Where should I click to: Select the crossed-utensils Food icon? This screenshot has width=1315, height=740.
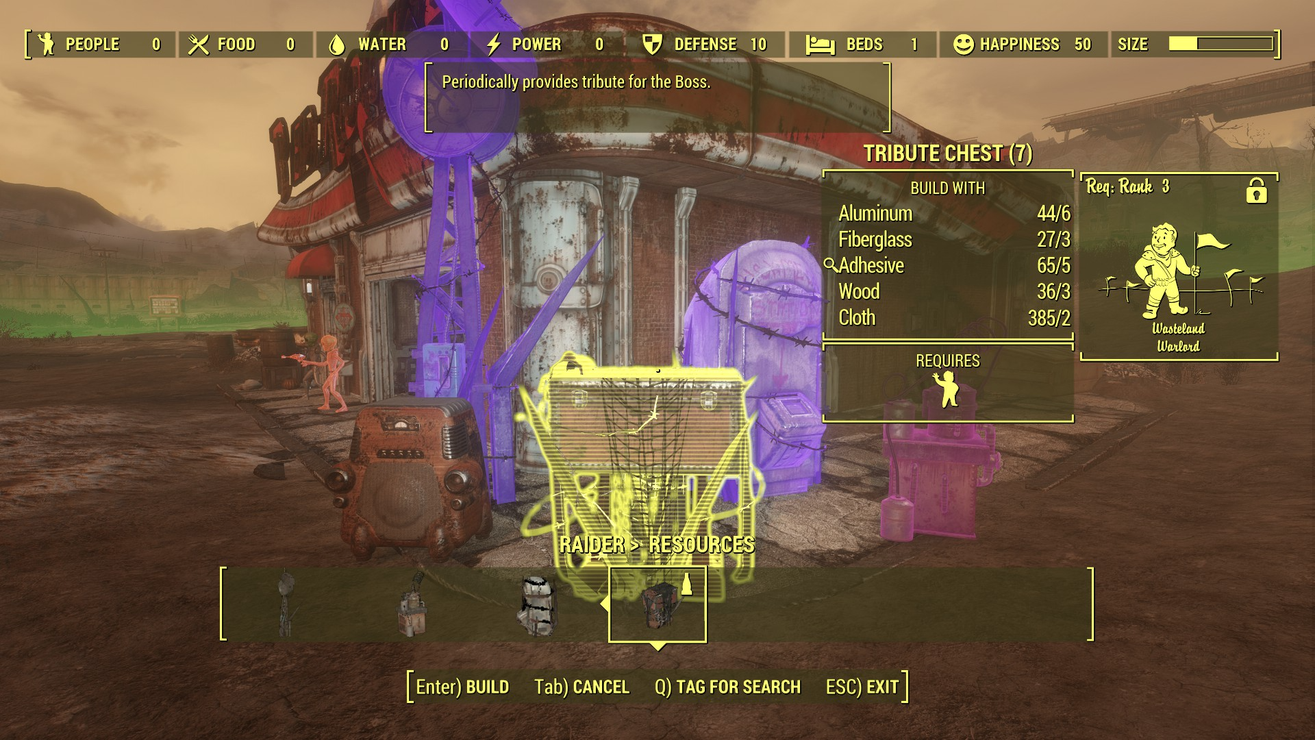tap(200, 44)
